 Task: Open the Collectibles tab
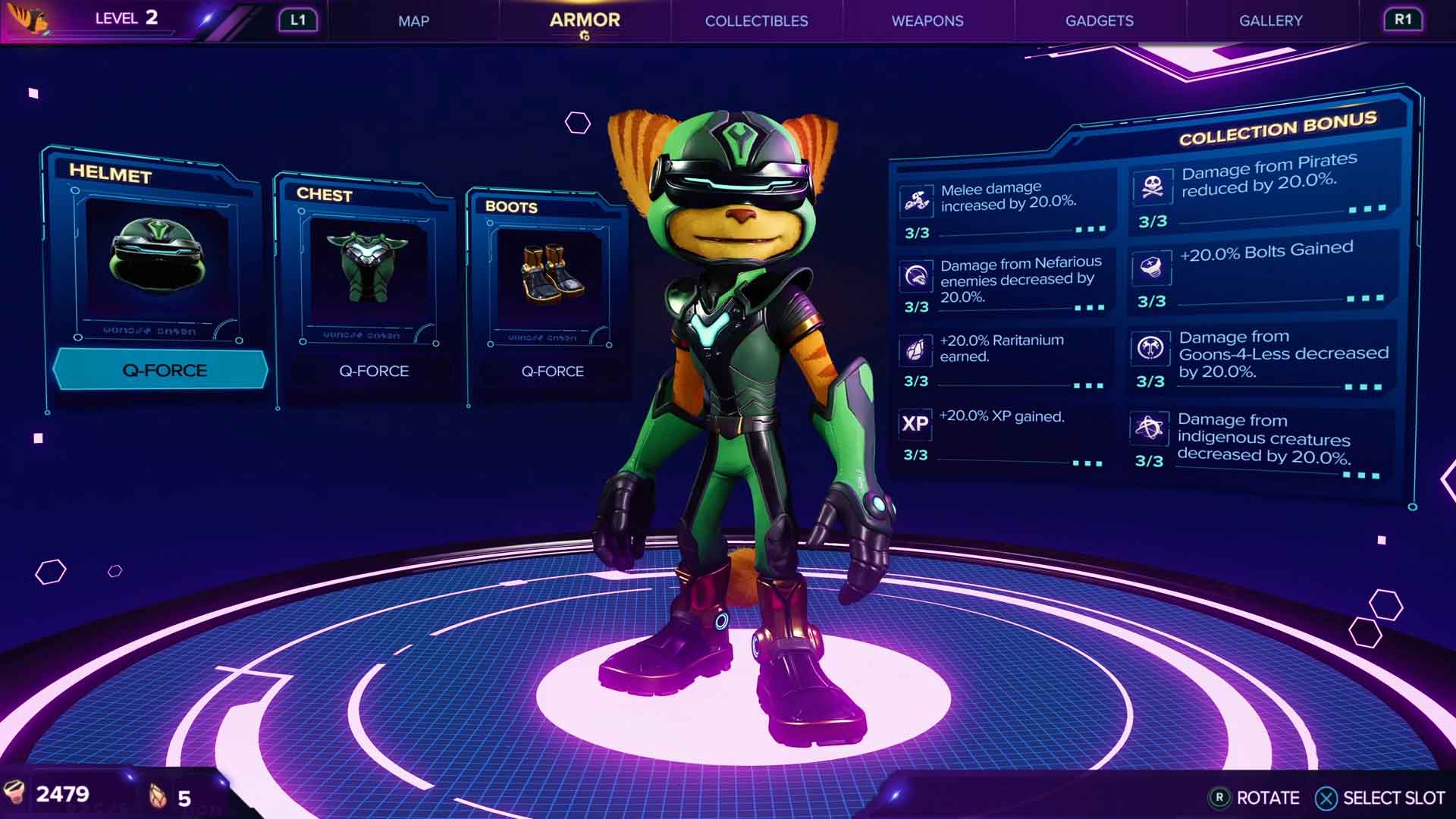tap(756, 21)
